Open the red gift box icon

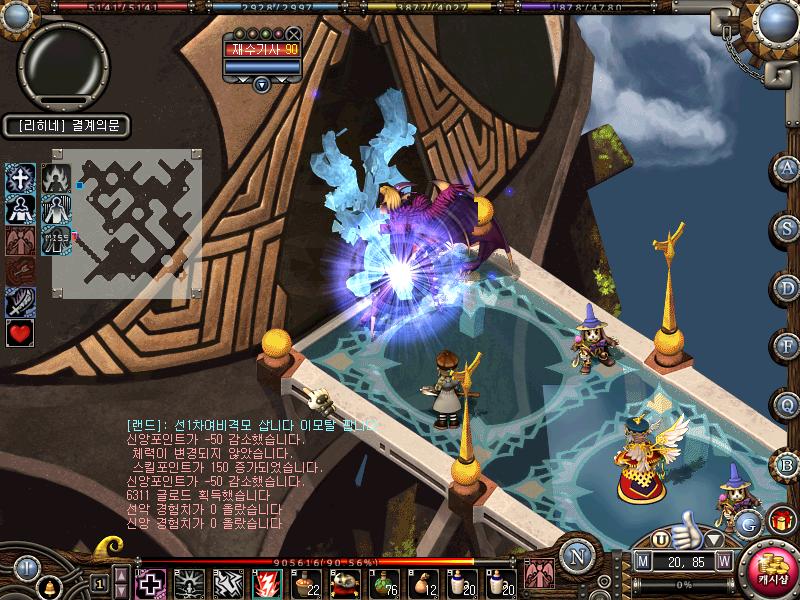781,520
